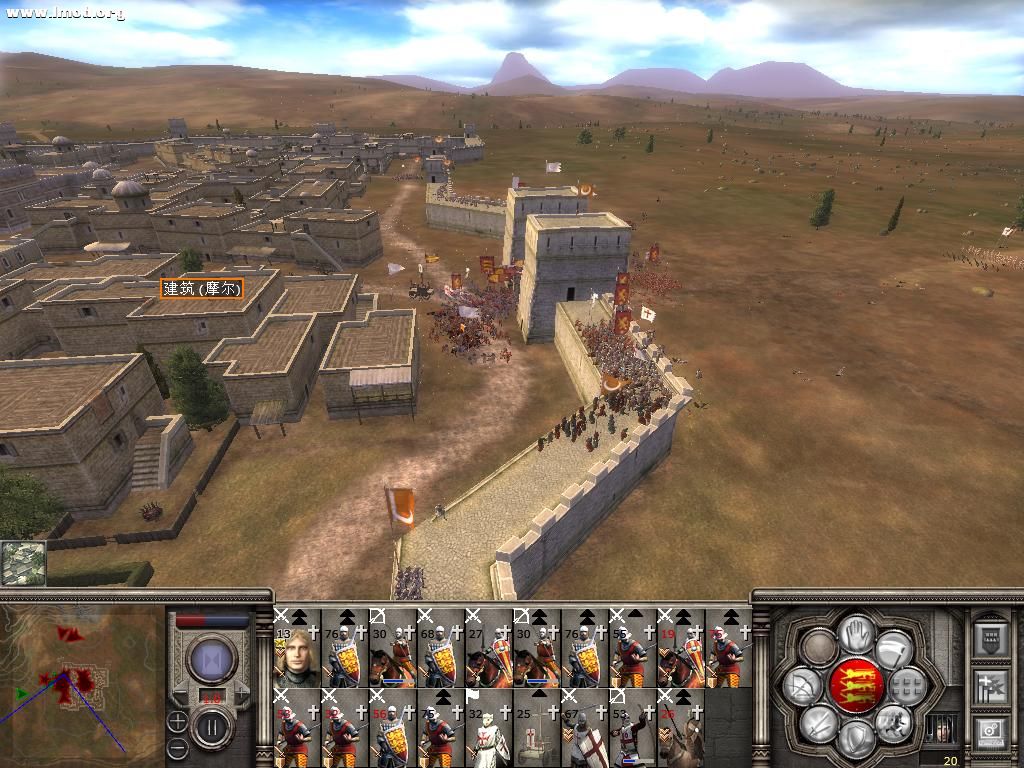Select the Templar unit card showing 32 men
Viewport: 1024px width, 768px height.
click(489, 728)
